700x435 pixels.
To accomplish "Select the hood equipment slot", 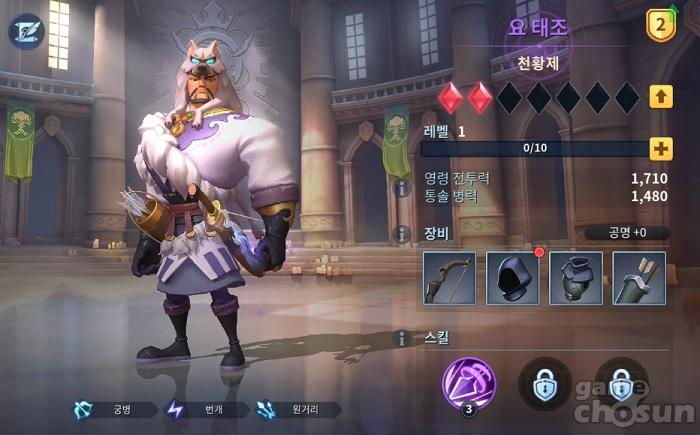I will [513, 277].
